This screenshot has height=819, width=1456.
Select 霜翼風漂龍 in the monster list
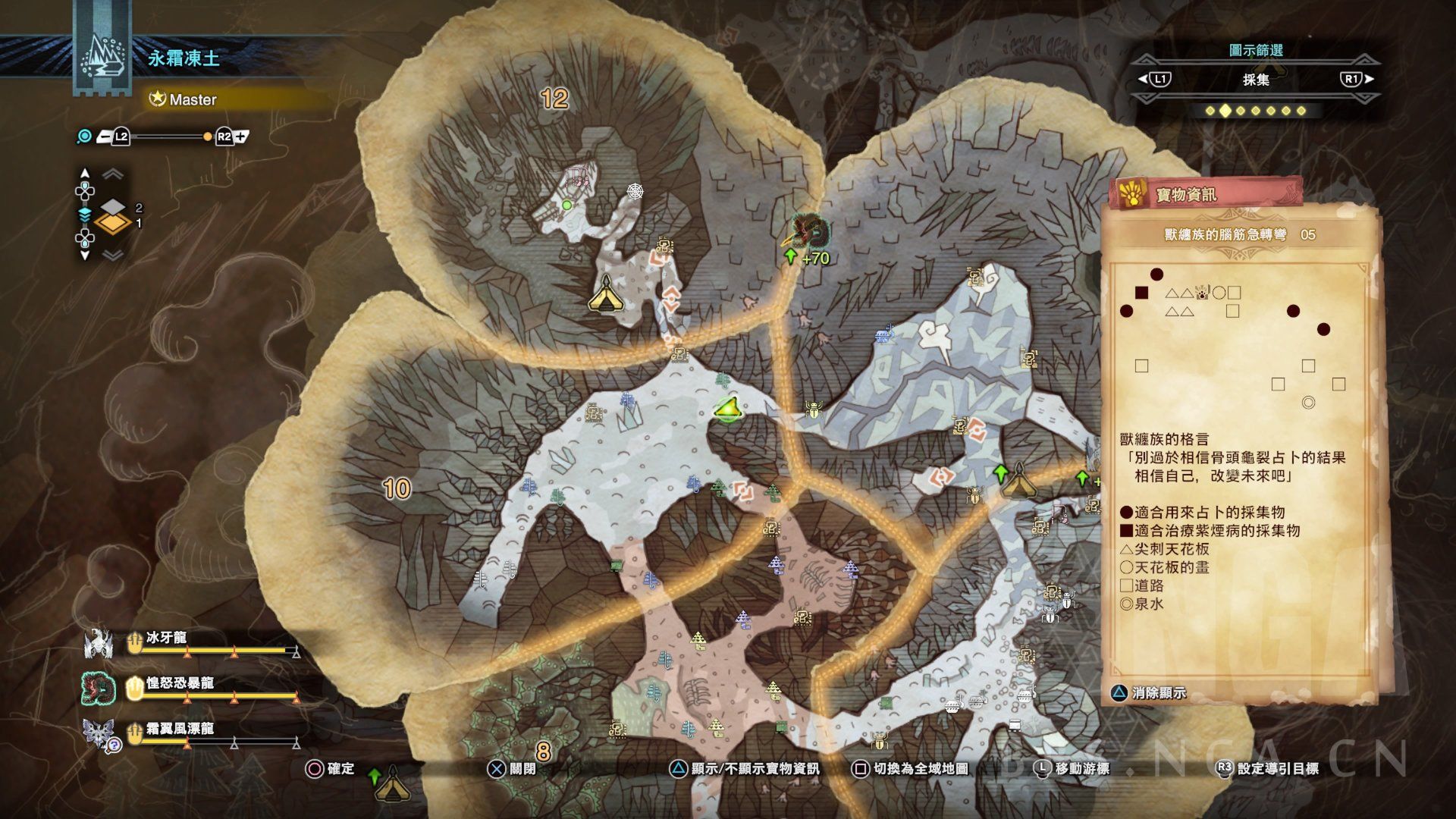(180, 730)
